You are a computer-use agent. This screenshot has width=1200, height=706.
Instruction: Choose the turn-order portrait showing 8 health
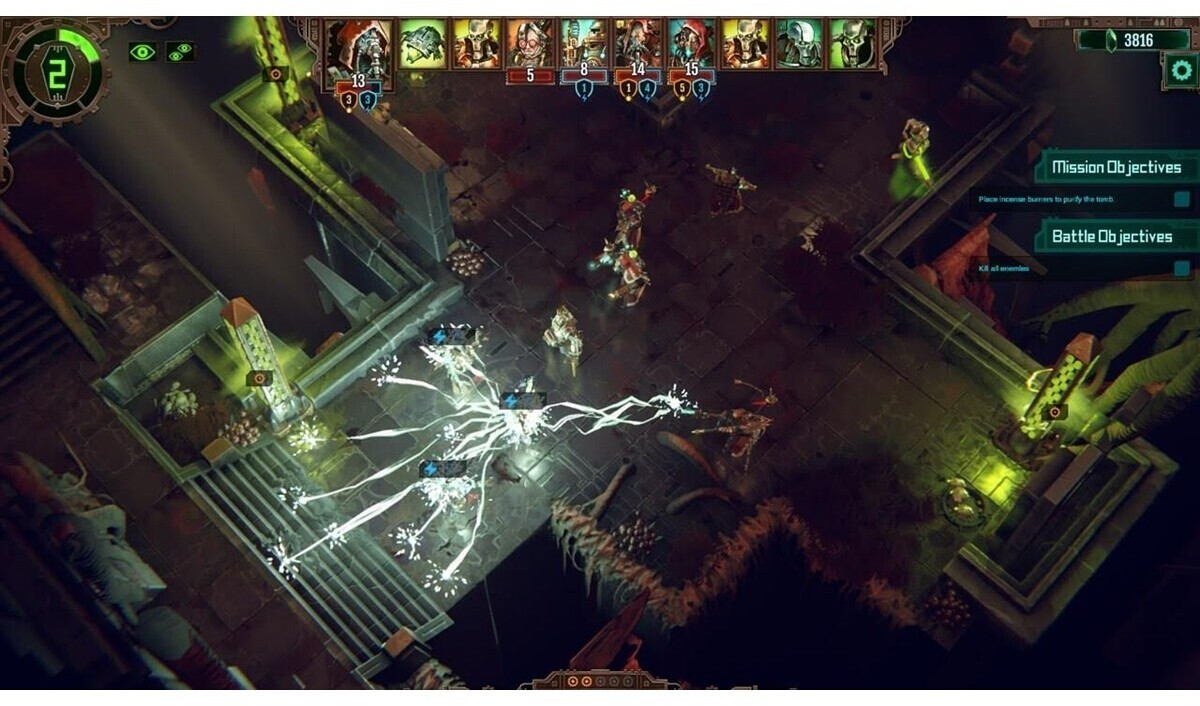click(584, 45)
